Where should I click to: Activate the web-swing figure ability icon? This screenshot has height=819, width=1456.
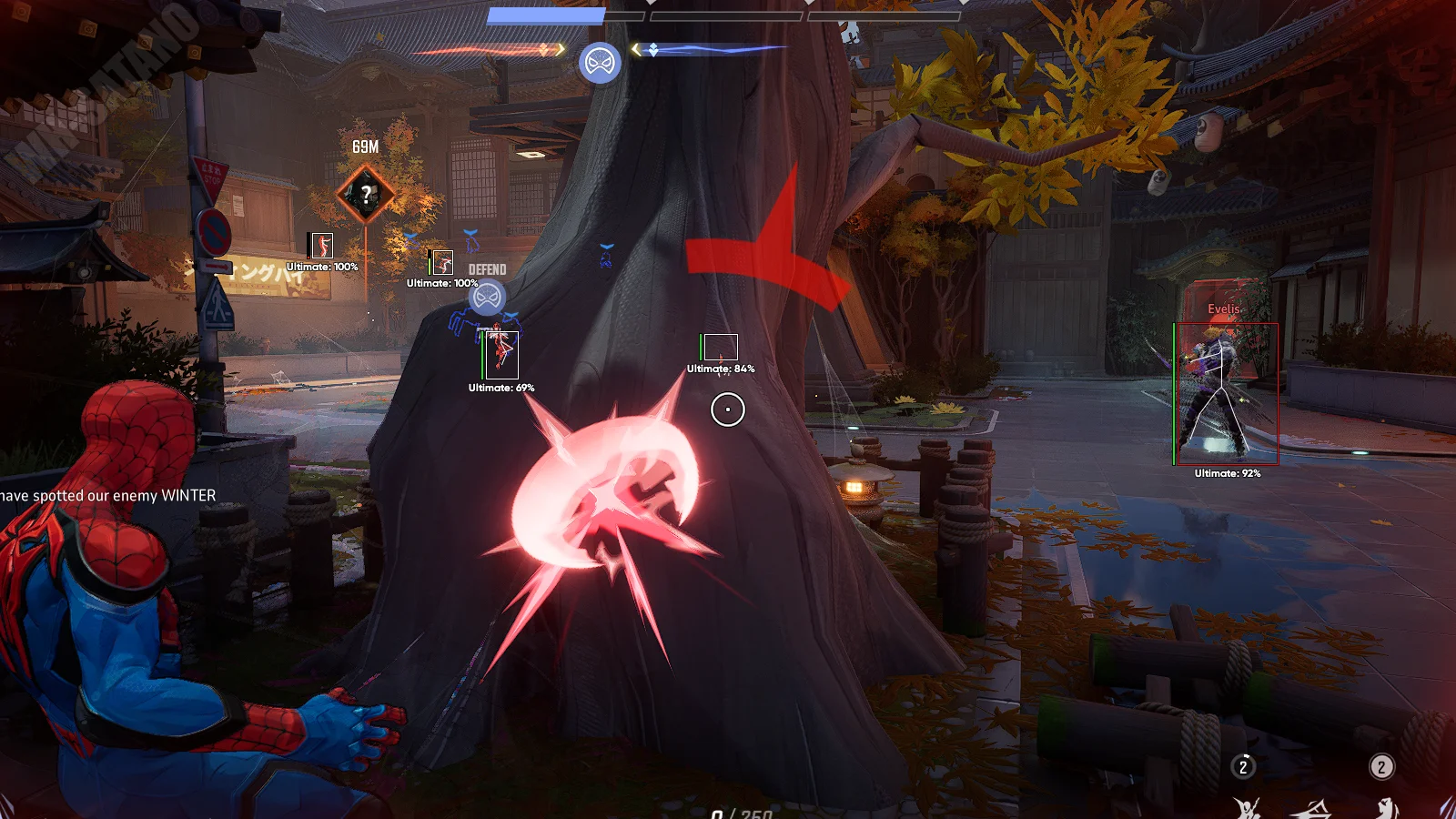click(x=1246, y=807)
